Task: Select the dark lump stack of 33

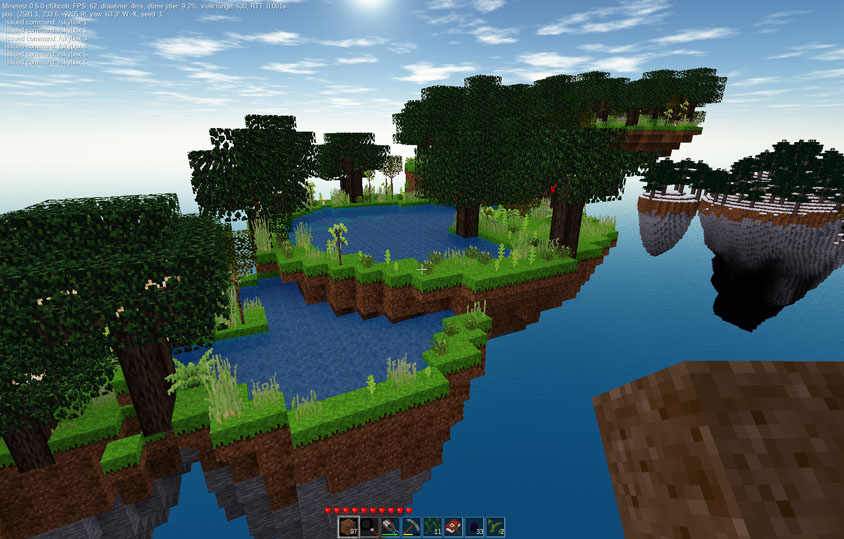Action: tap(474, 527)
